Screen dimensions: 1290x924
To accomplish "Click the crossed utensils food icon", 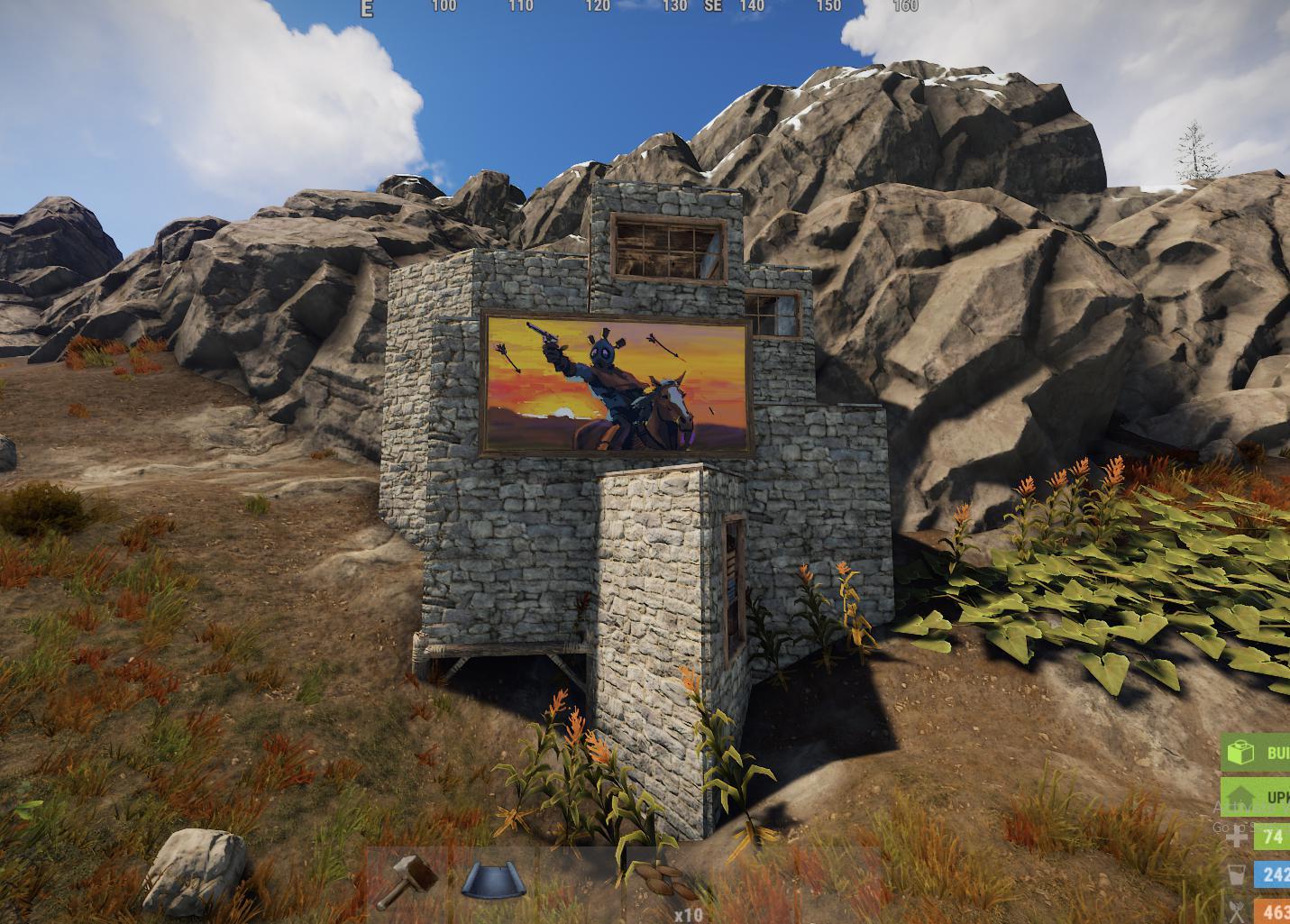I will [x=1237, y=910].
